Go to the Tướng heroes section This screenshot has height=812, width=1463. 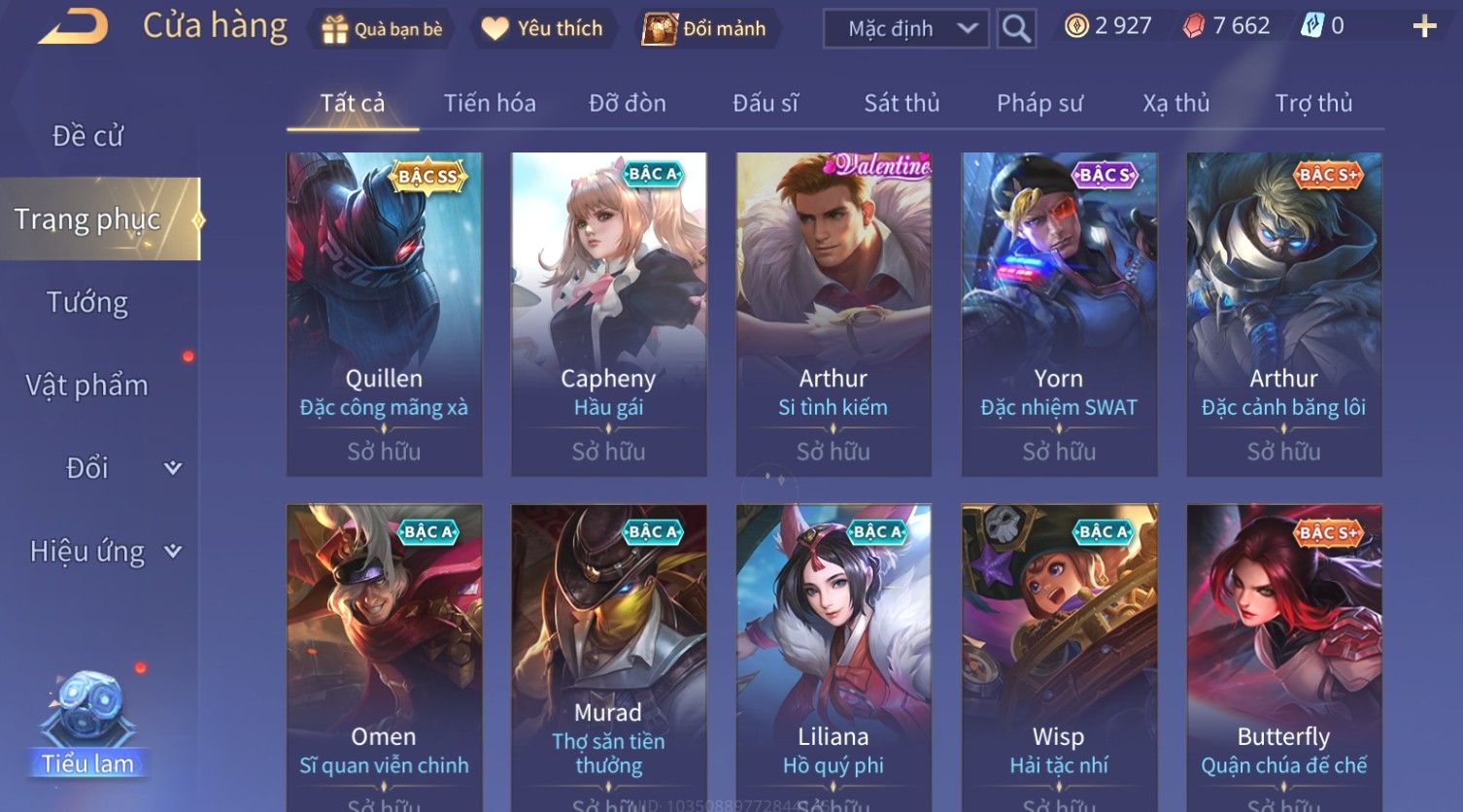[x=87, y=302]
